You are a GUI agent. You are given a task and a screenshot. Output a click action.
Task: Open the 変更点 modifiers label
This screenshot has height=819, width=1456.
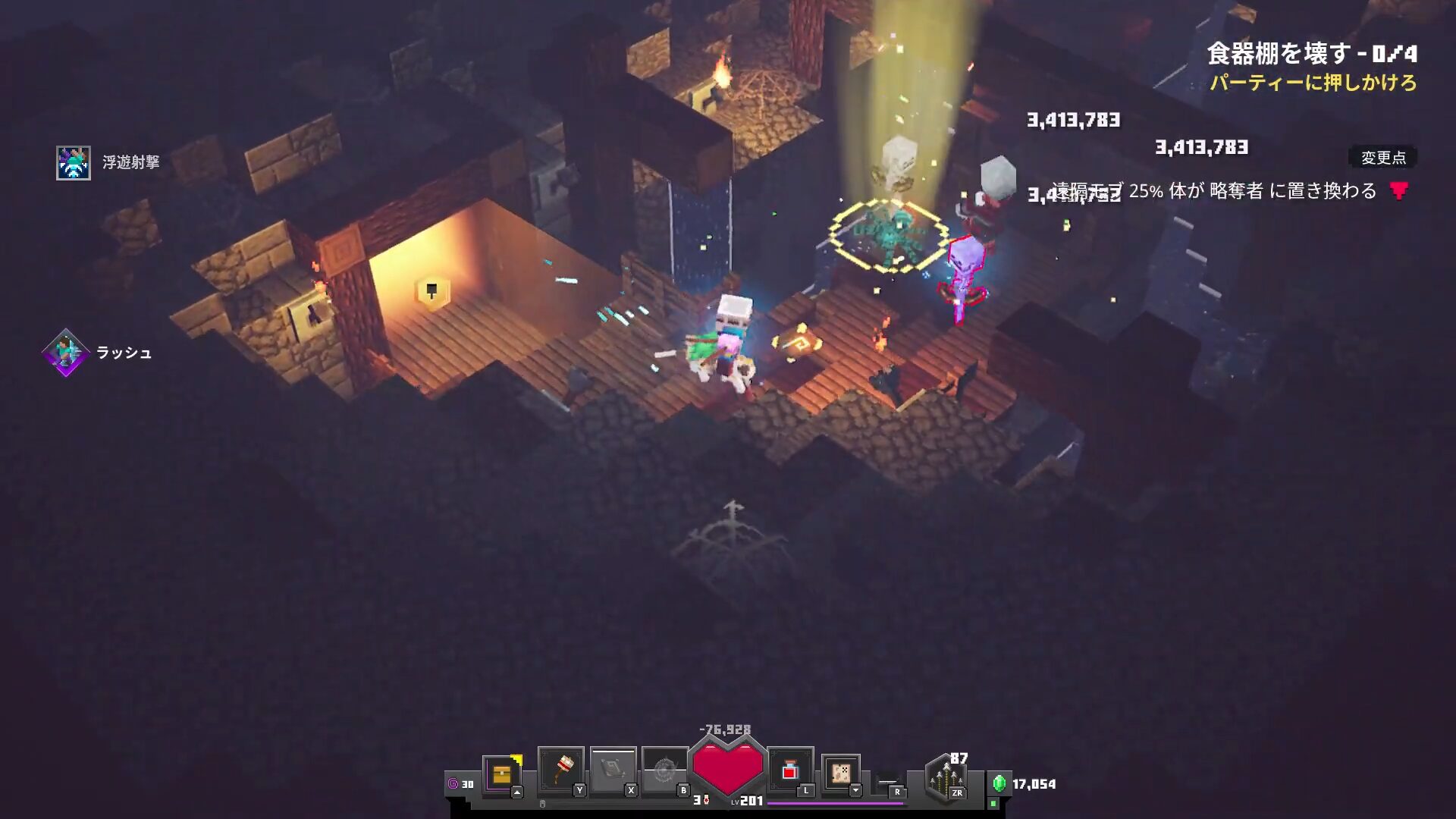(x=1382, y=158)
